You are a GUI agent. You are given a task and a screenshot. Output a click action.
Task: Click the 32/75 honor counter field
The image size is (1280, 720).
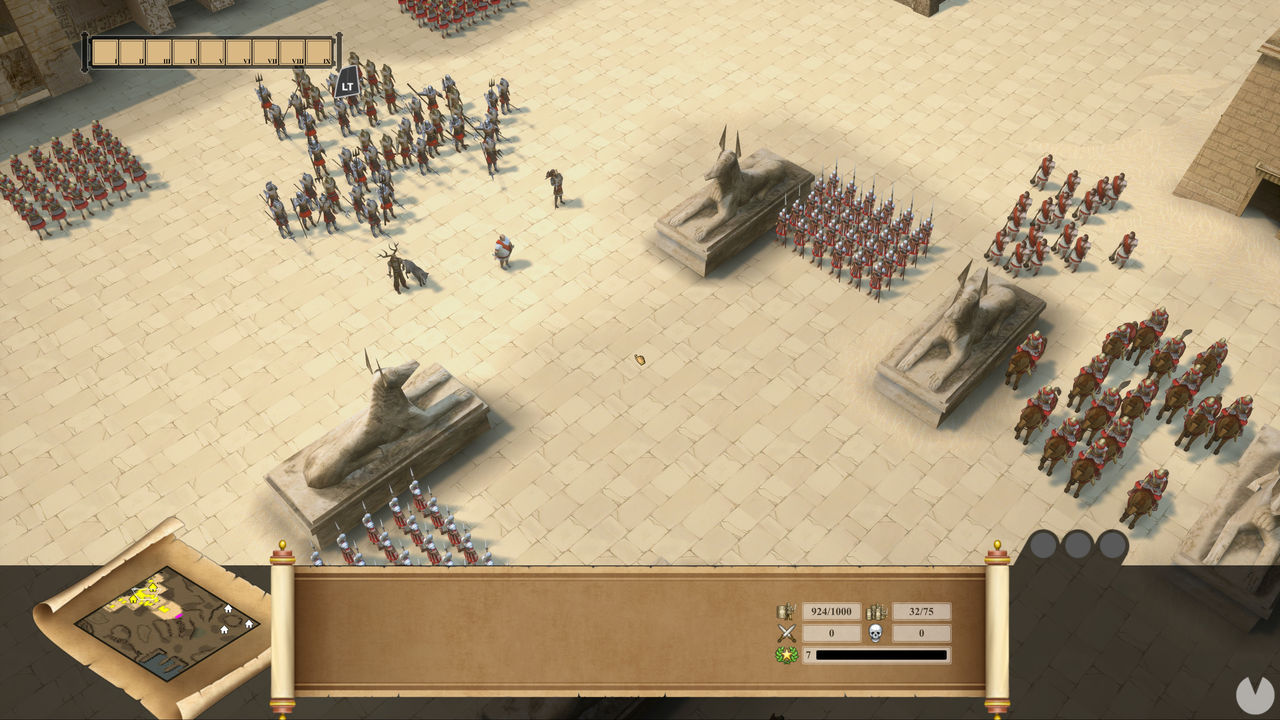click(922, 611)
